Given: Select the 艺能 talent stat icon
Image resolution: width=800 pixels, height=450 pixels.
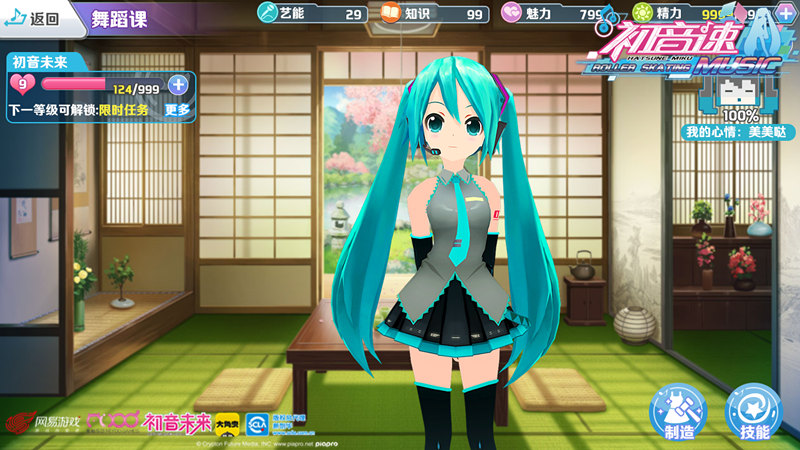Looking at the screenshot, I should pyautogui.click(x=267, y=14).
